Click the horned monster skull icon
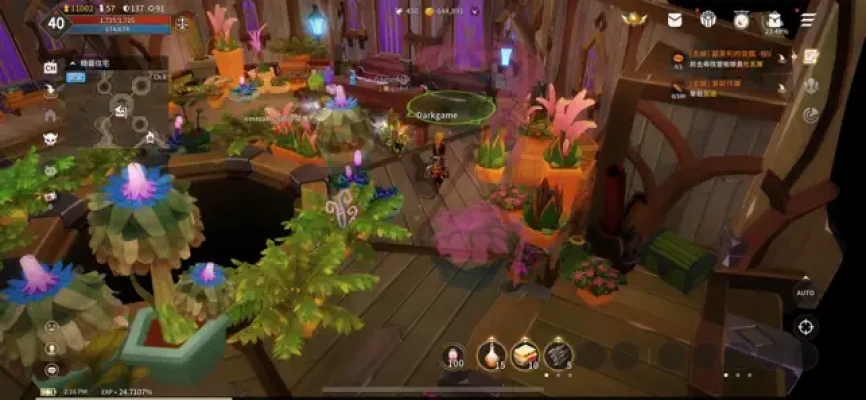This screenshot has height=400, width=866. (x=50, y=137)
